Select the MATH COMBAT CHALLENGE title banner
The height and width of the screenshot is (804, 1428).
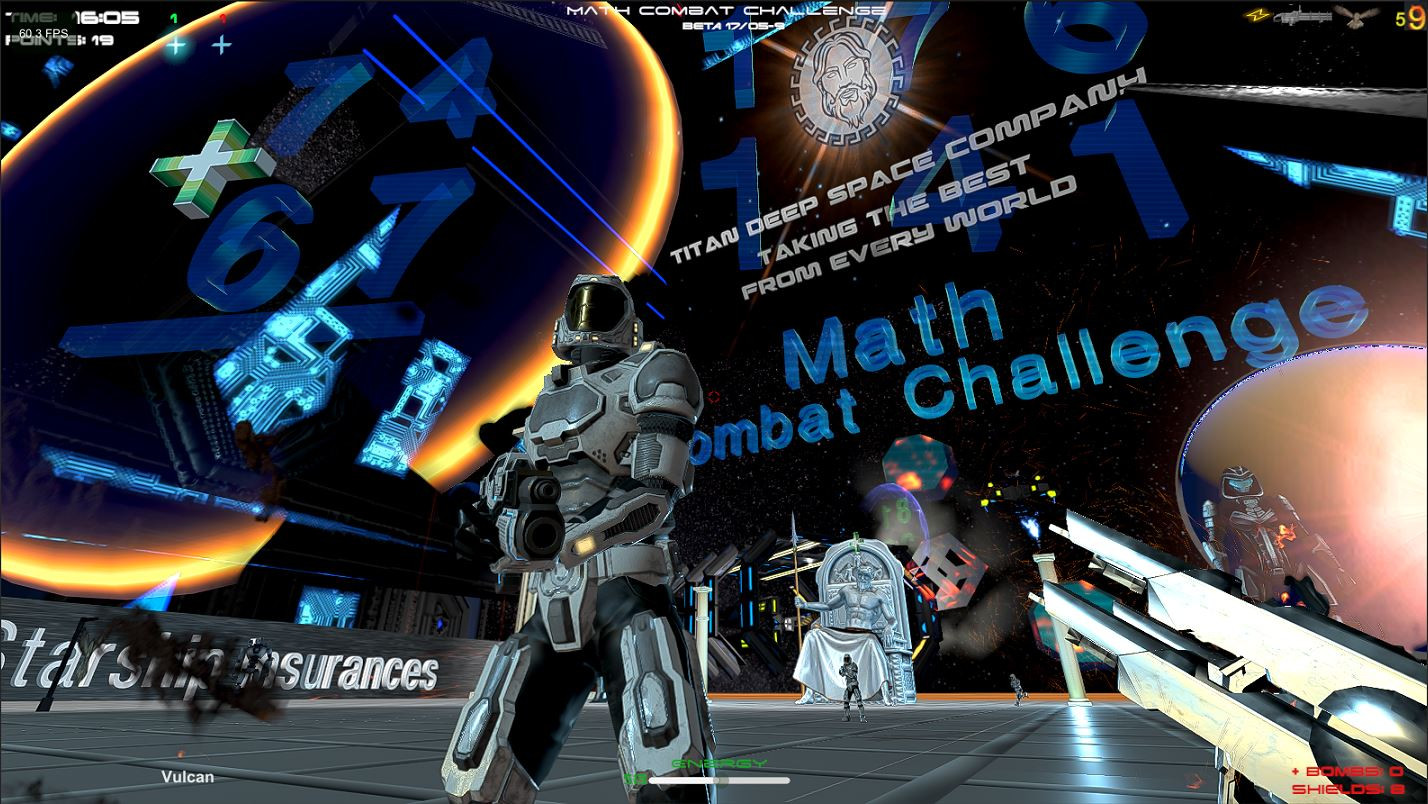pos(729,8)
